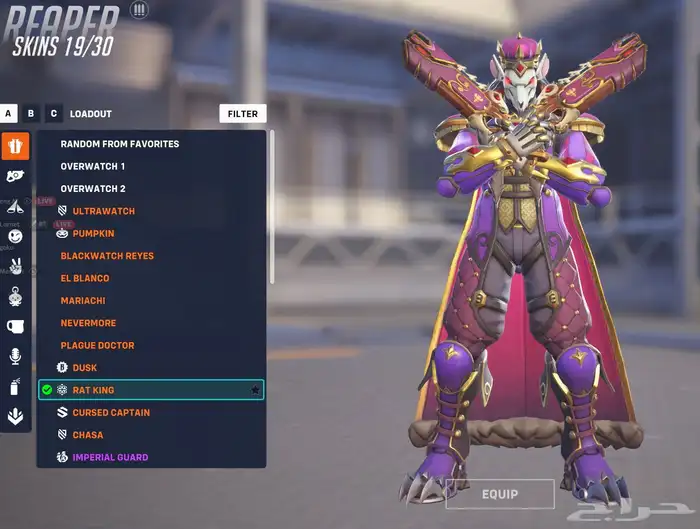This screenshot has width=700, height=529.
Task: Choose the Overwatch 1 skin
Action: tap(93, 166)
